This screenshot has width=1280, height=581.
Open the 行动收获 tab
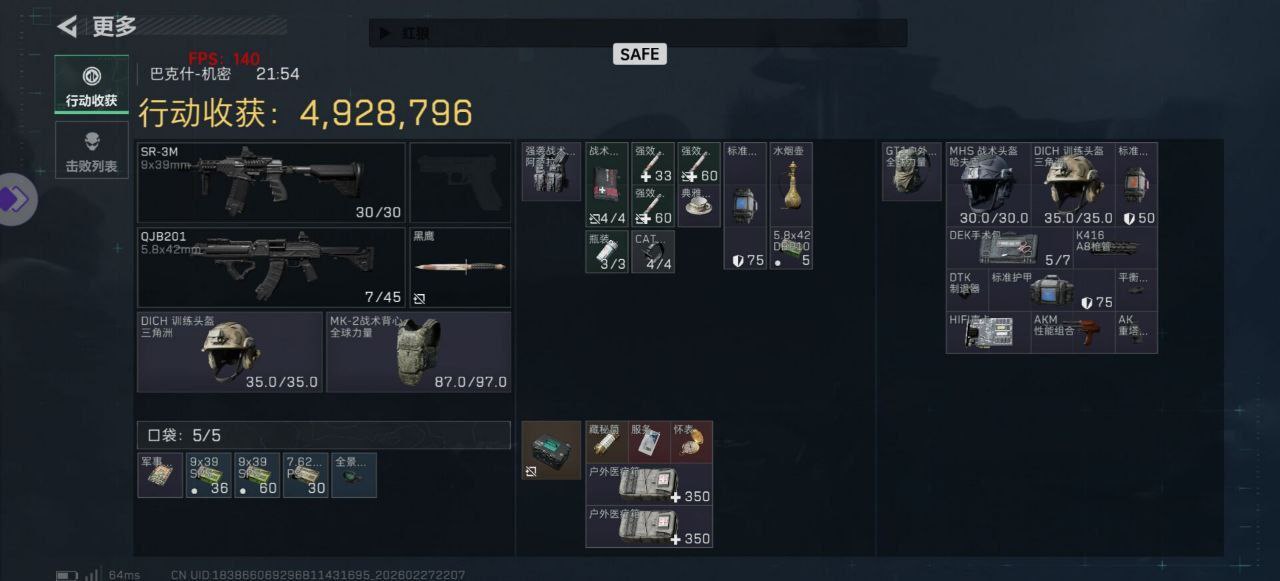(x=91, y=84)
